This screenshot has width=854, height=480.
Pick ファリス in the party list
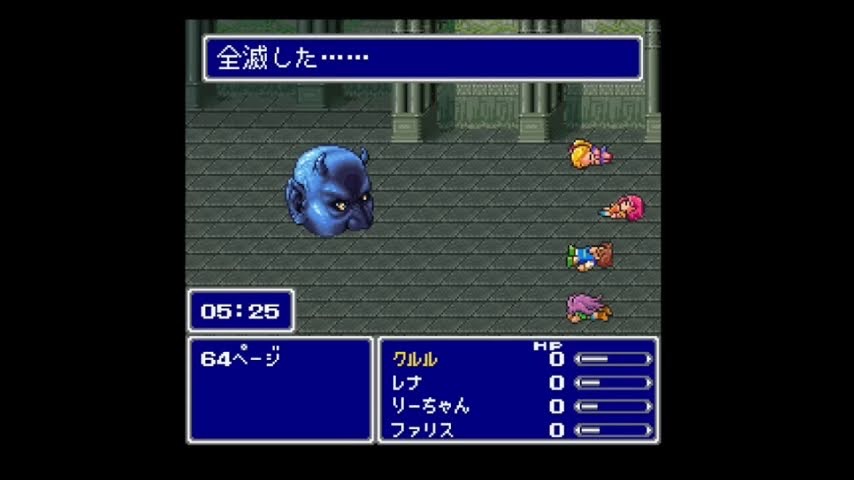tap(422, 430)
